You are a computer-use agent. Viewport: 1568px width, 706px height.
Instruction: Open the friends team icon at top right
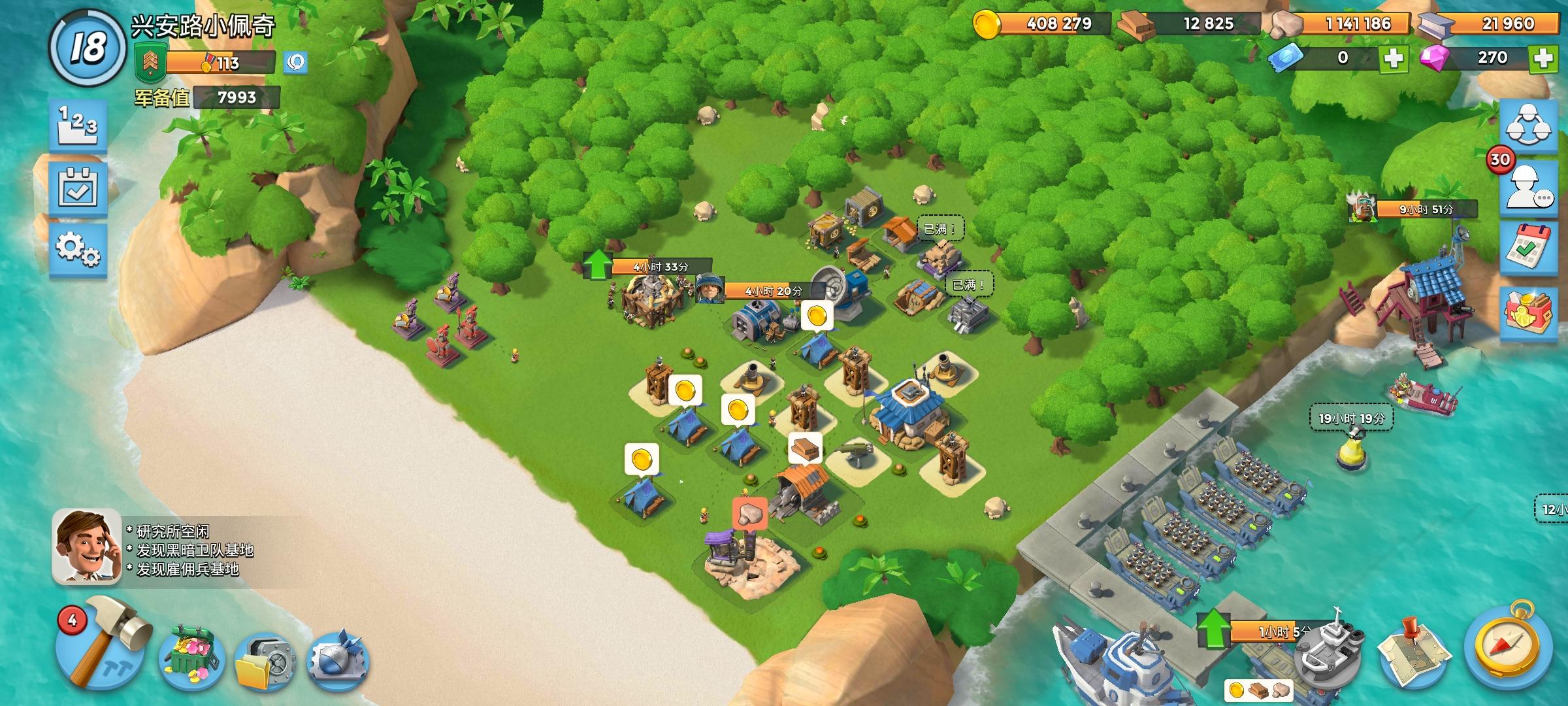(x=1532, y=128)
